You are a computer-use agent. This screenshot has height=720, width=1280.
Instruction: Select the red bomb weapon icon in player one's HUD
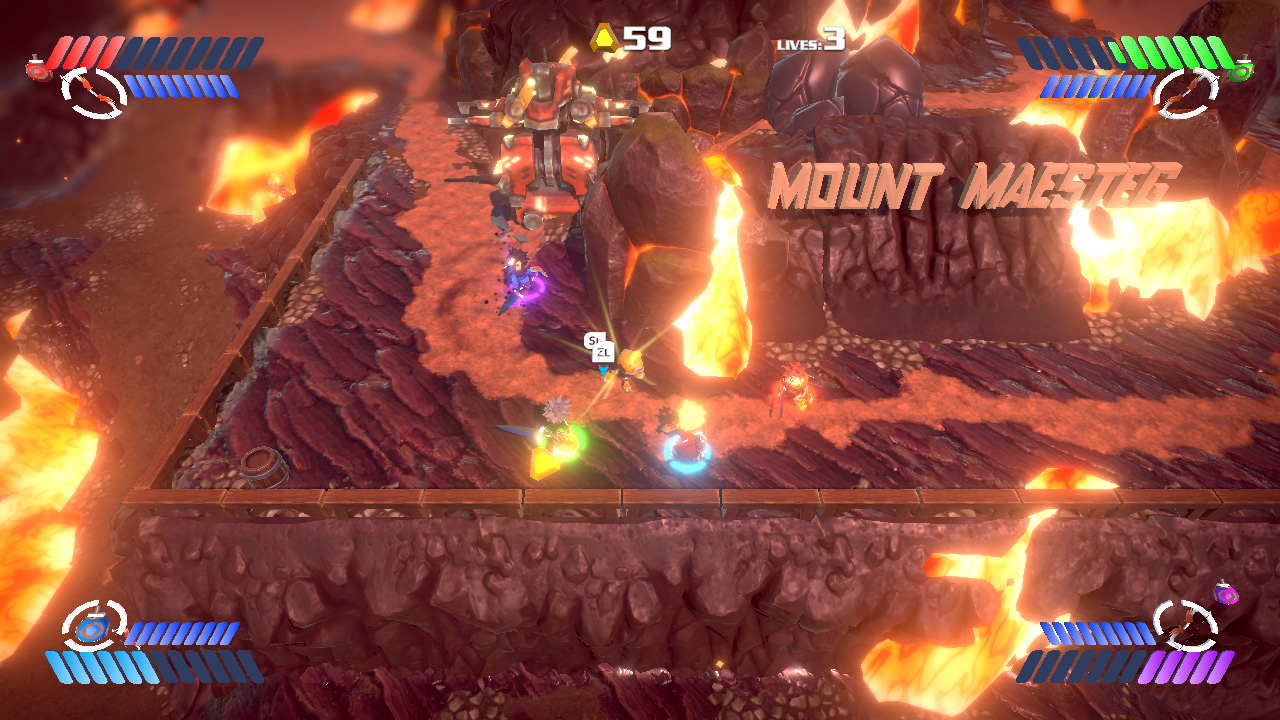point(38,68)
